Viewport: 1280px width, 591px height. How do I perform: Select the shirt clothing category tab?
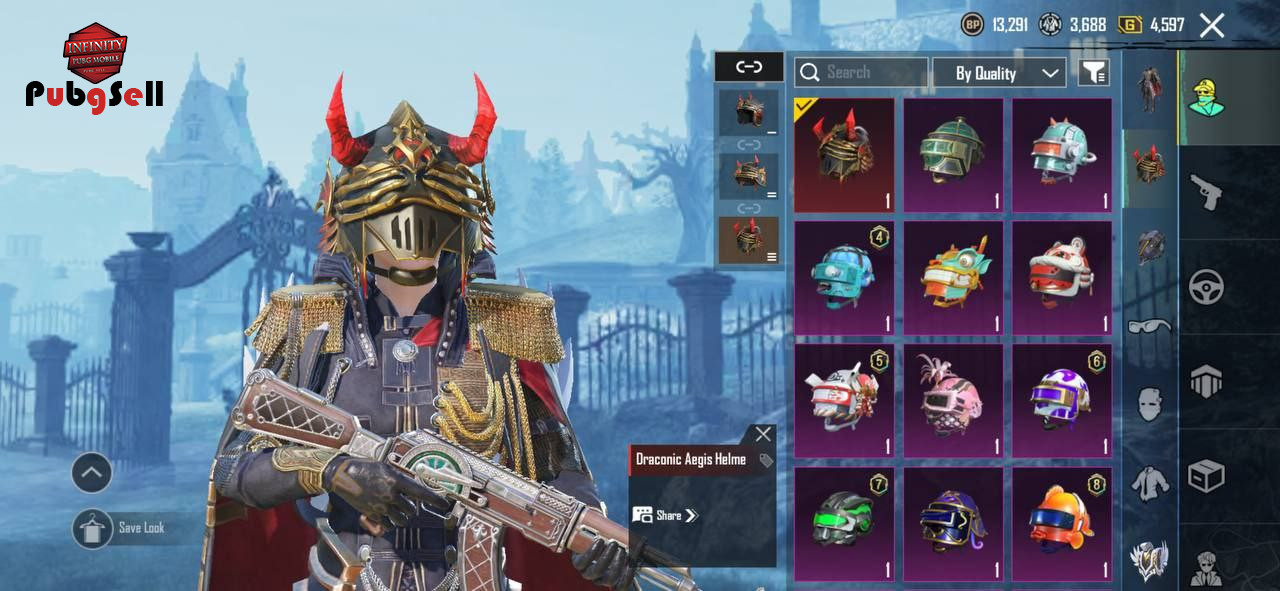click(1149, 483)
